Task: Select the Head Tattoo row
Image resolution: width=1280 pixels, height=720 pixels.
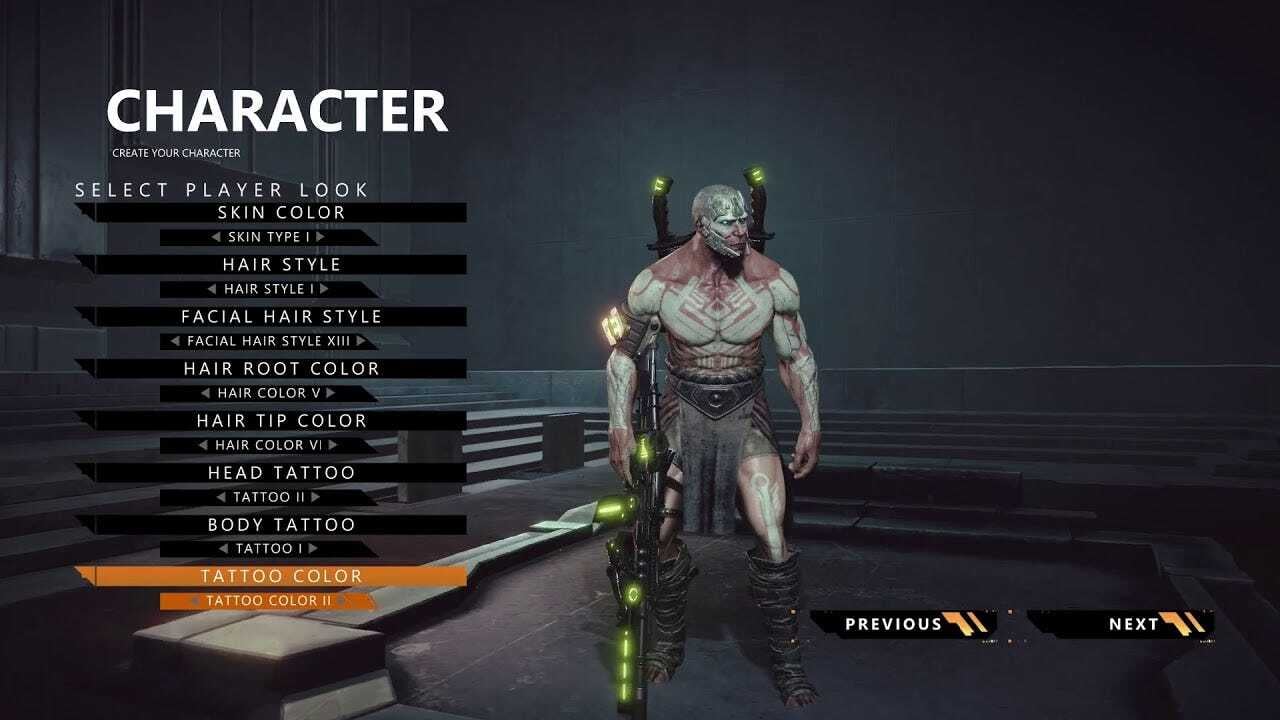Action: pos(280,473)
